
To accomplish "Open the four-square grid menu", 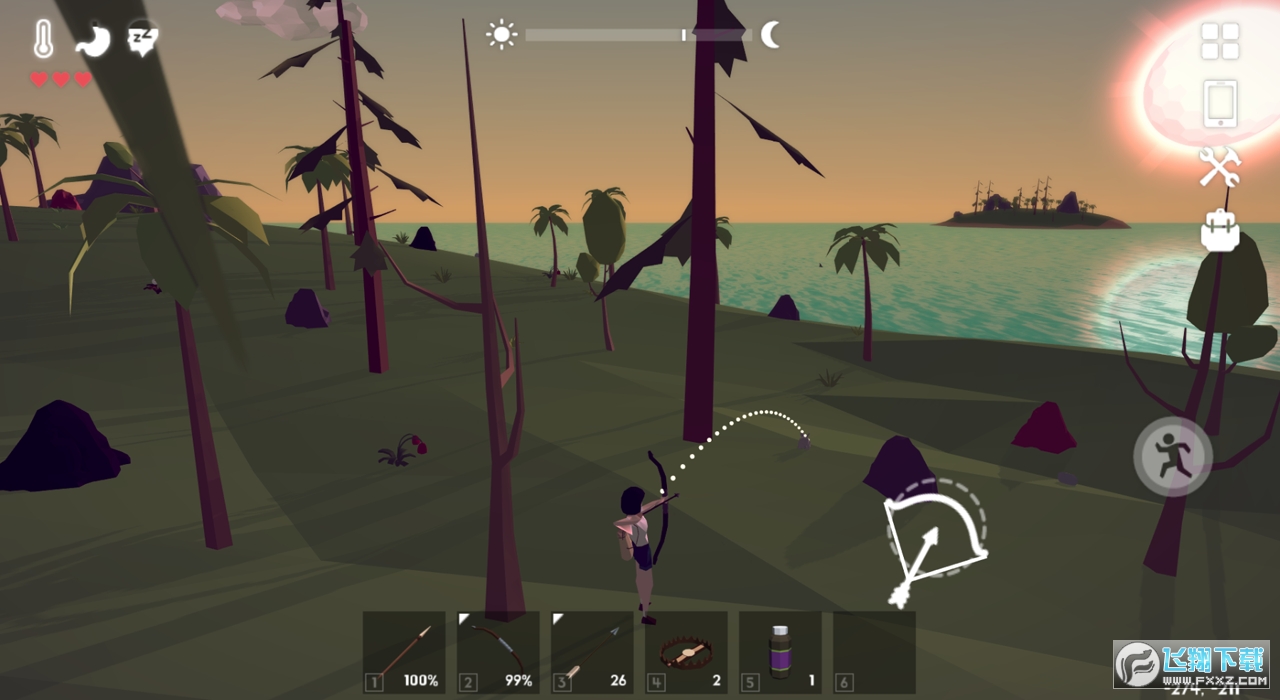I will [x=1220, y=41].
